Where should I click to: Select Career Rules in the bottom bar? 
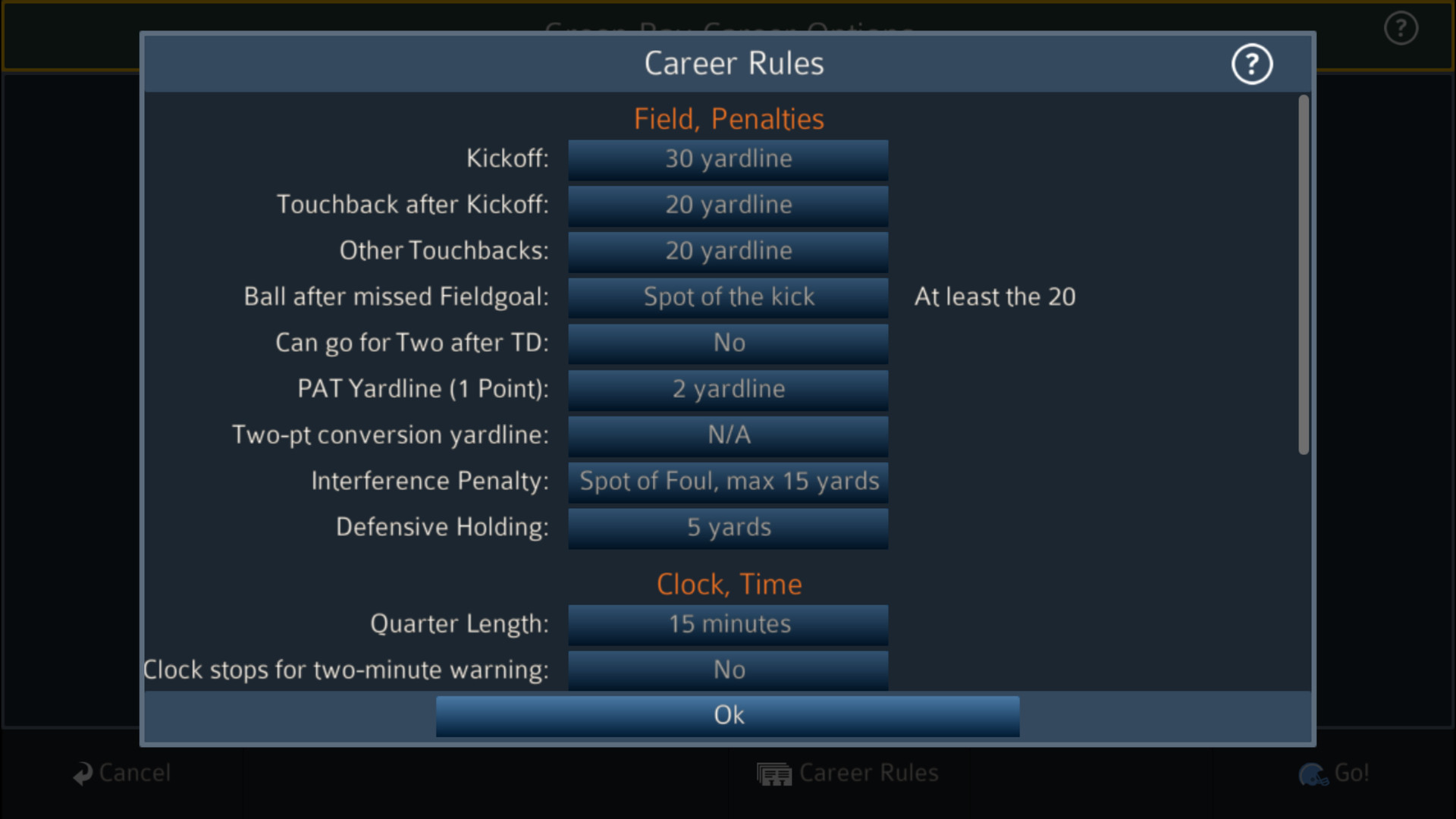click(868, 773)
